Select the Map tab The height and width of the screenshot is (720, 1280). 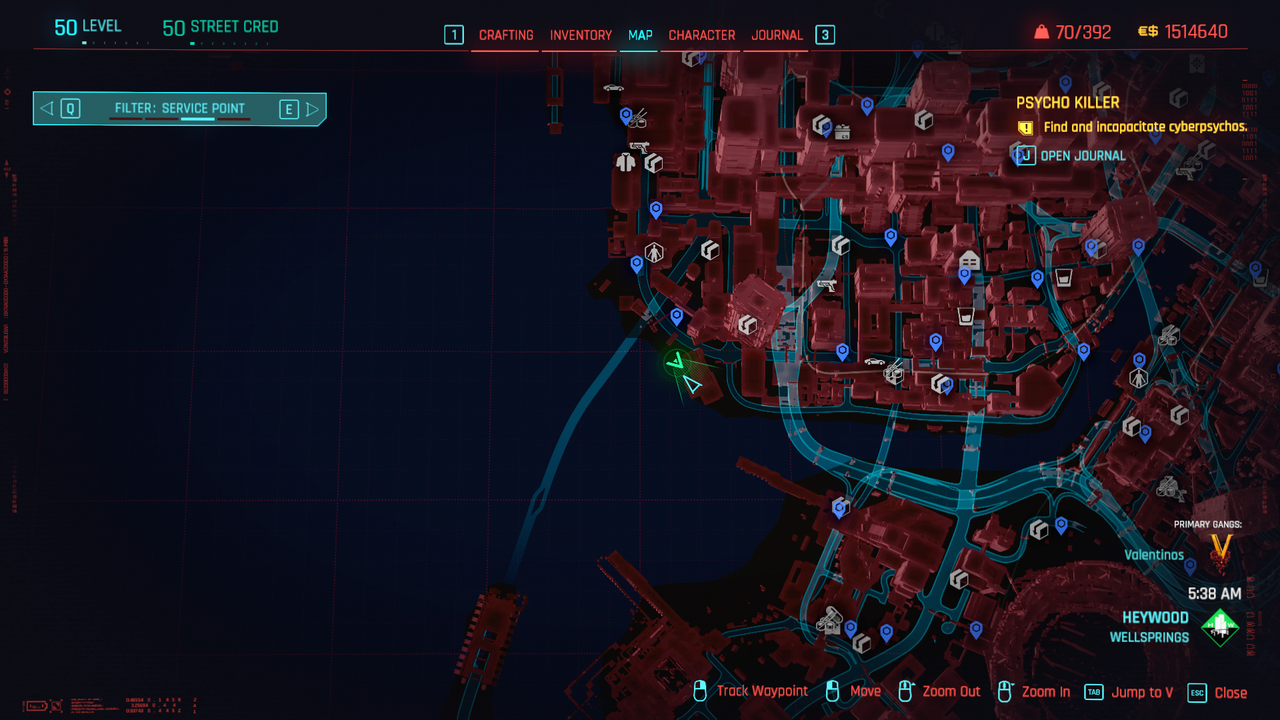click(640, 35)
